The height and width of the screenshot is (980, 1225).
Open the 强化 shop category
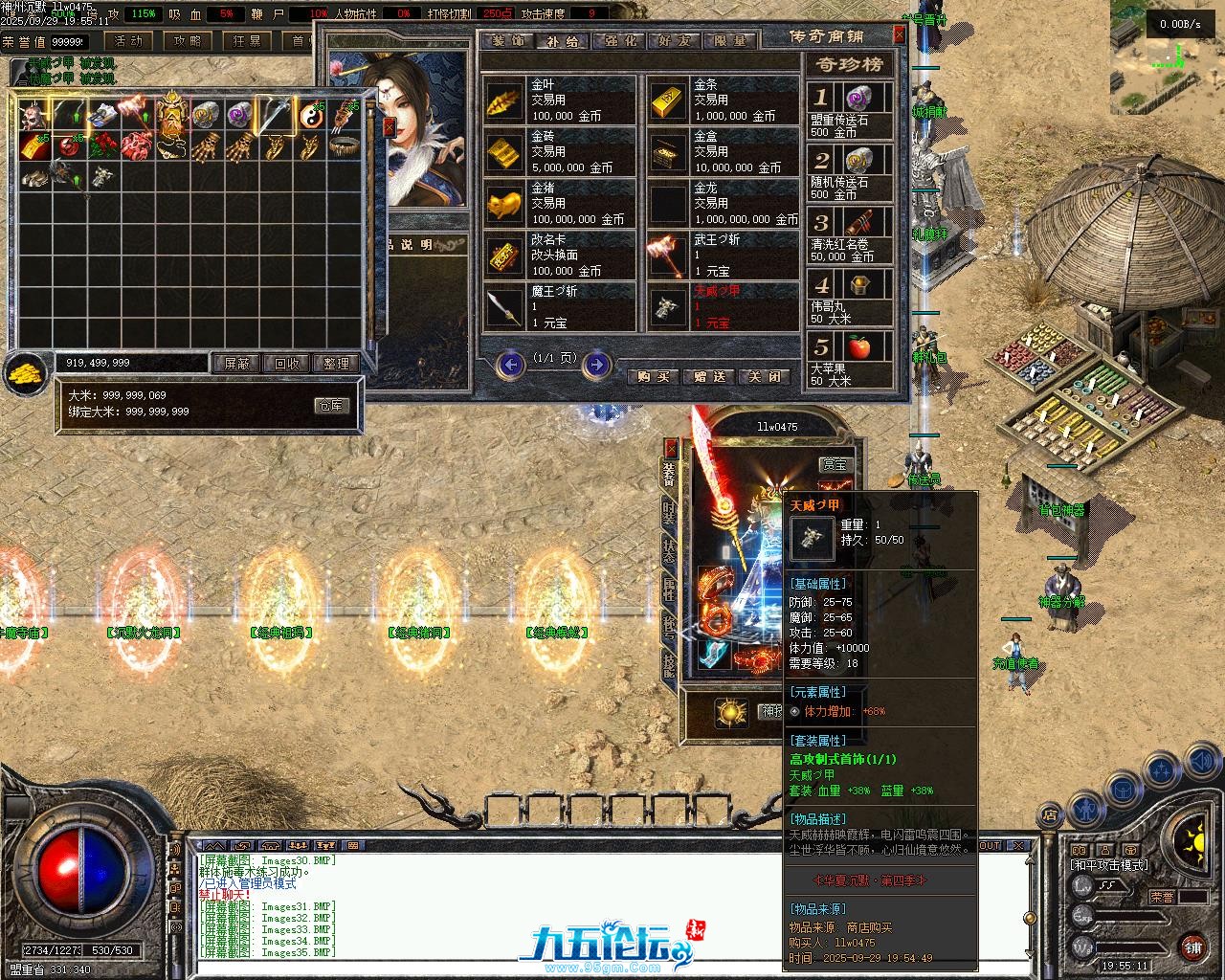[x=618, y=41]
